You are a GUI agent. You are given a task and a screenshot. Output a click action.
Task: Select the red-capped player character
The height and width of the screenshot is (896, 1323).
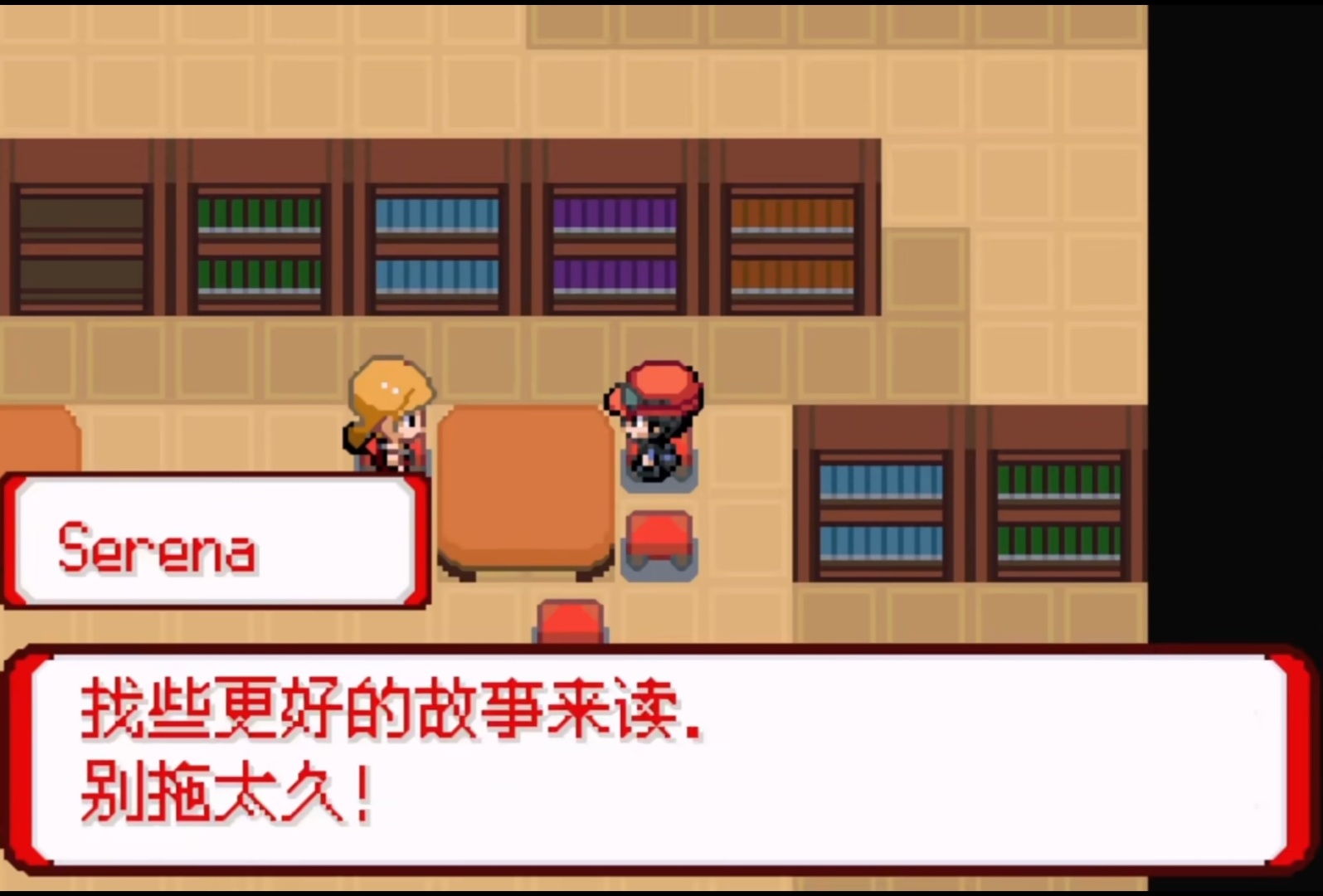(658, 423)
